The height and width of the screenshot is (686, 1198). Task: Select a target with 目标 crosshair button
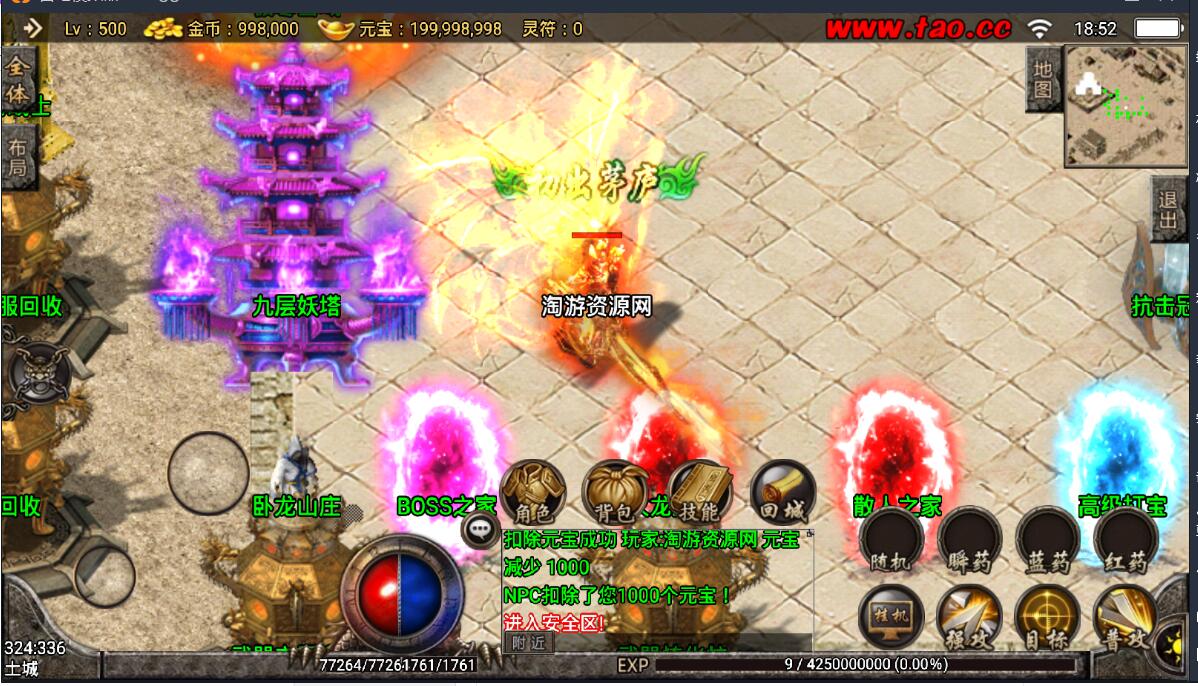tap(1047, 616)
